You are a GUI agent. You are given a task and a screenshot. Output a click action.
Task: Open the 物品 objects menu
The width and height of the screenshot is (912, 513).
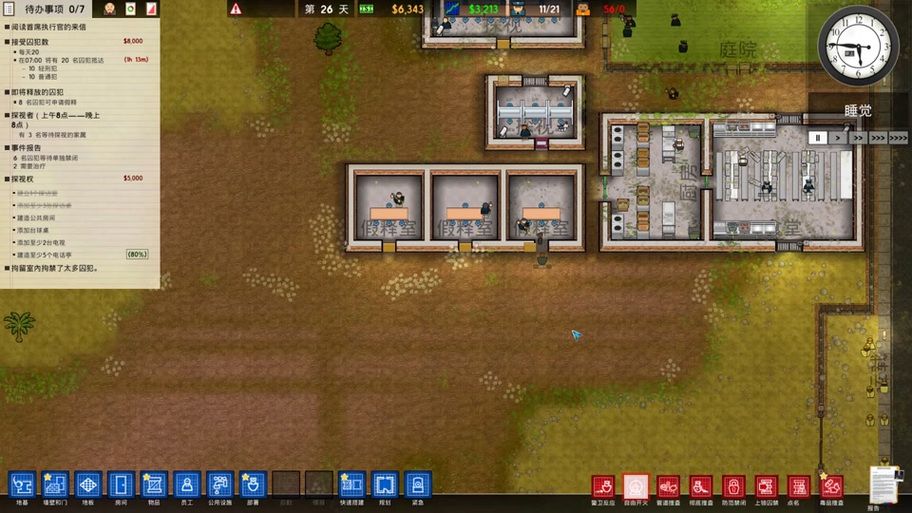coord(154,485)
